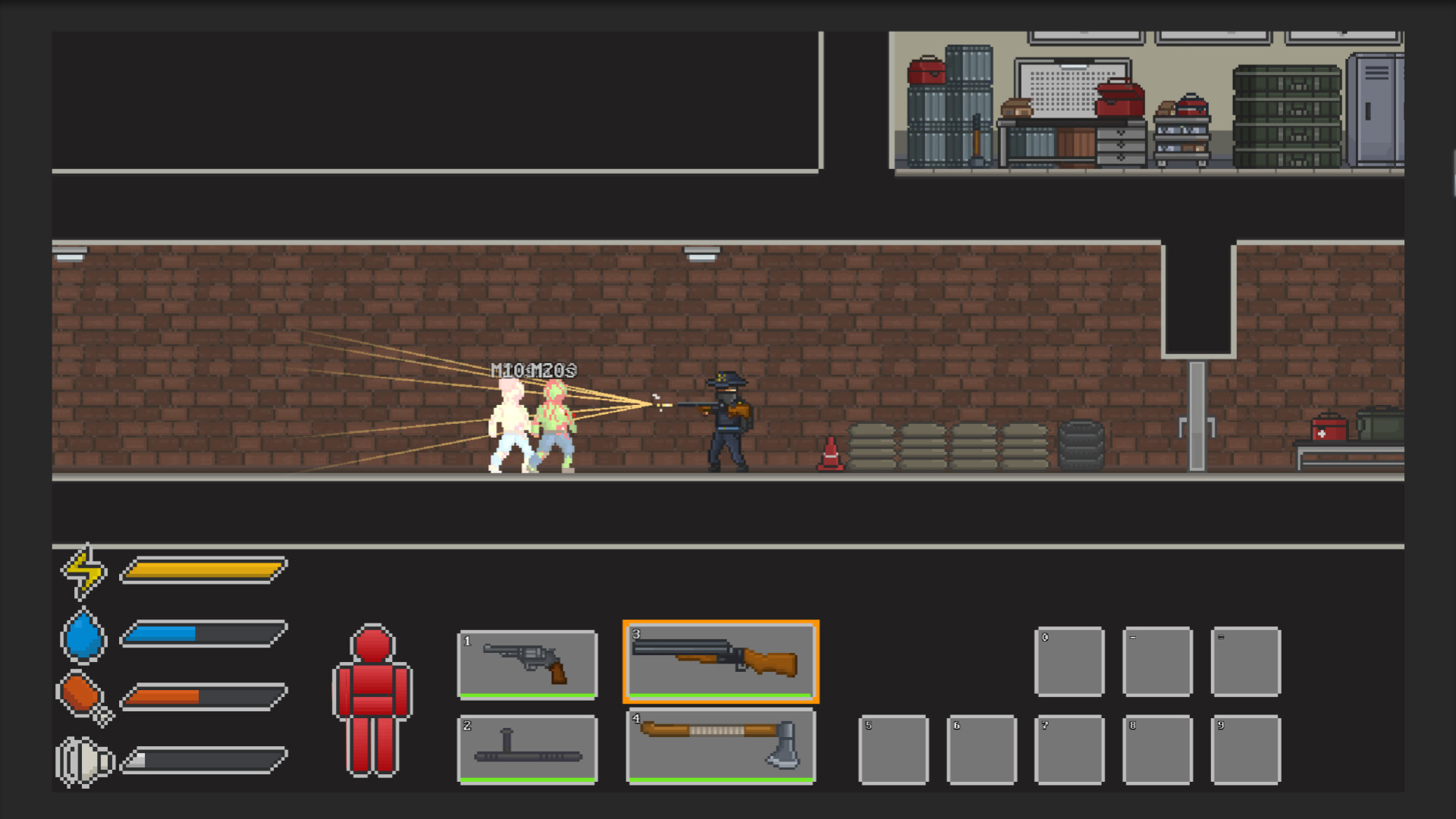This screenshot has width=1456, height=819.
Task: Click empty hotbar slot labeled minus
Action: [1158, 661]
